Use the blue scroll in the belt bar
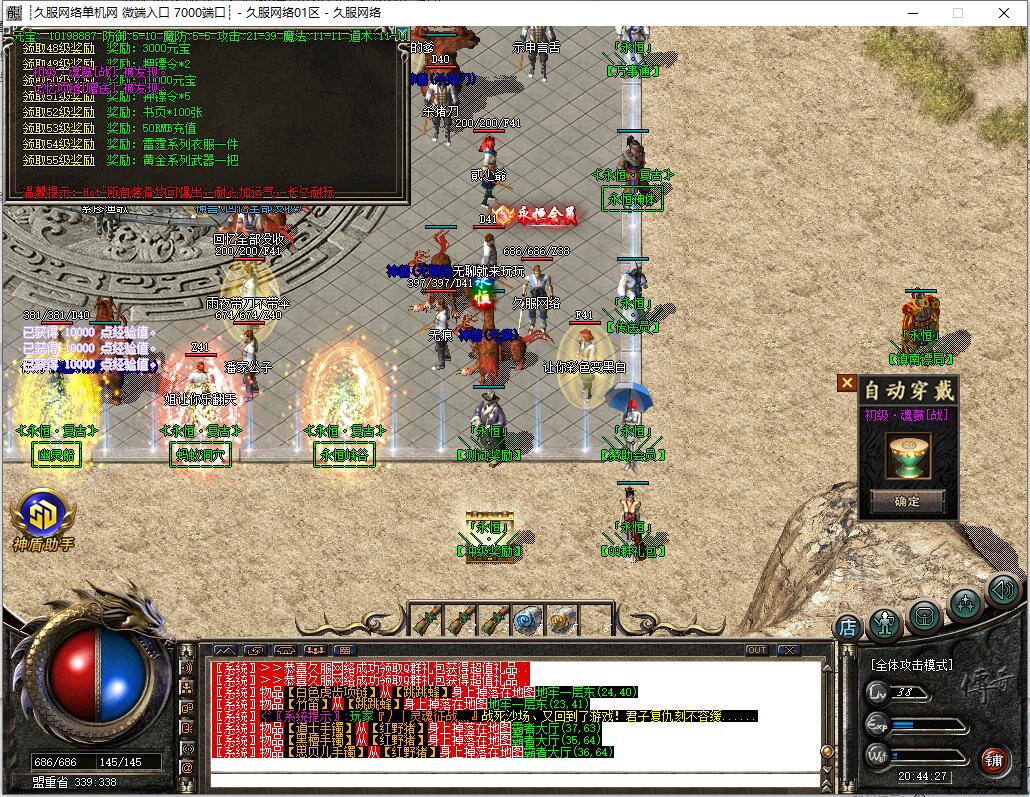The width and height of the screenshot is (1030, 797). (x=526, y=621)
